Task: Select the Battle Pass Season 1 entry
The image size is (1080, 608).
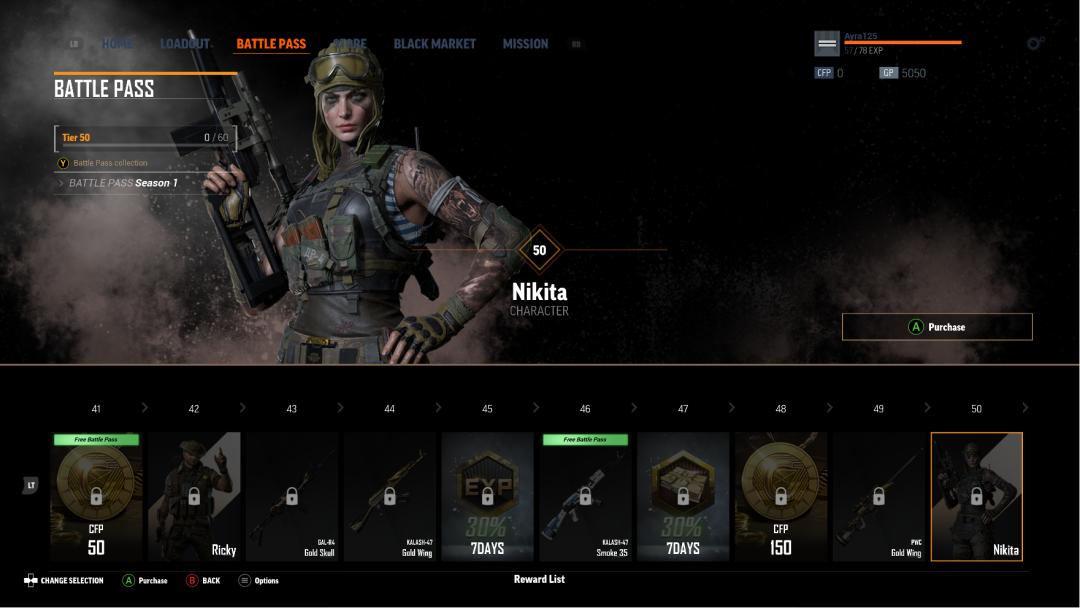Action: 123,183
